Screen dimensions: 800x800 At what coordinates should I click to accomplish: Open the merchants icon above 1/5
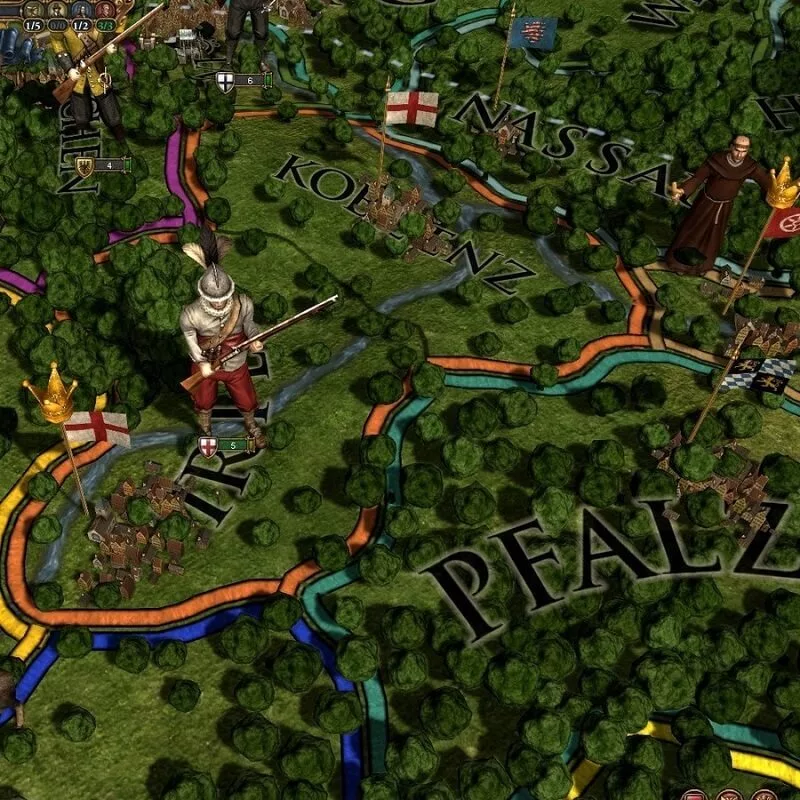click(x=31, y=8)
